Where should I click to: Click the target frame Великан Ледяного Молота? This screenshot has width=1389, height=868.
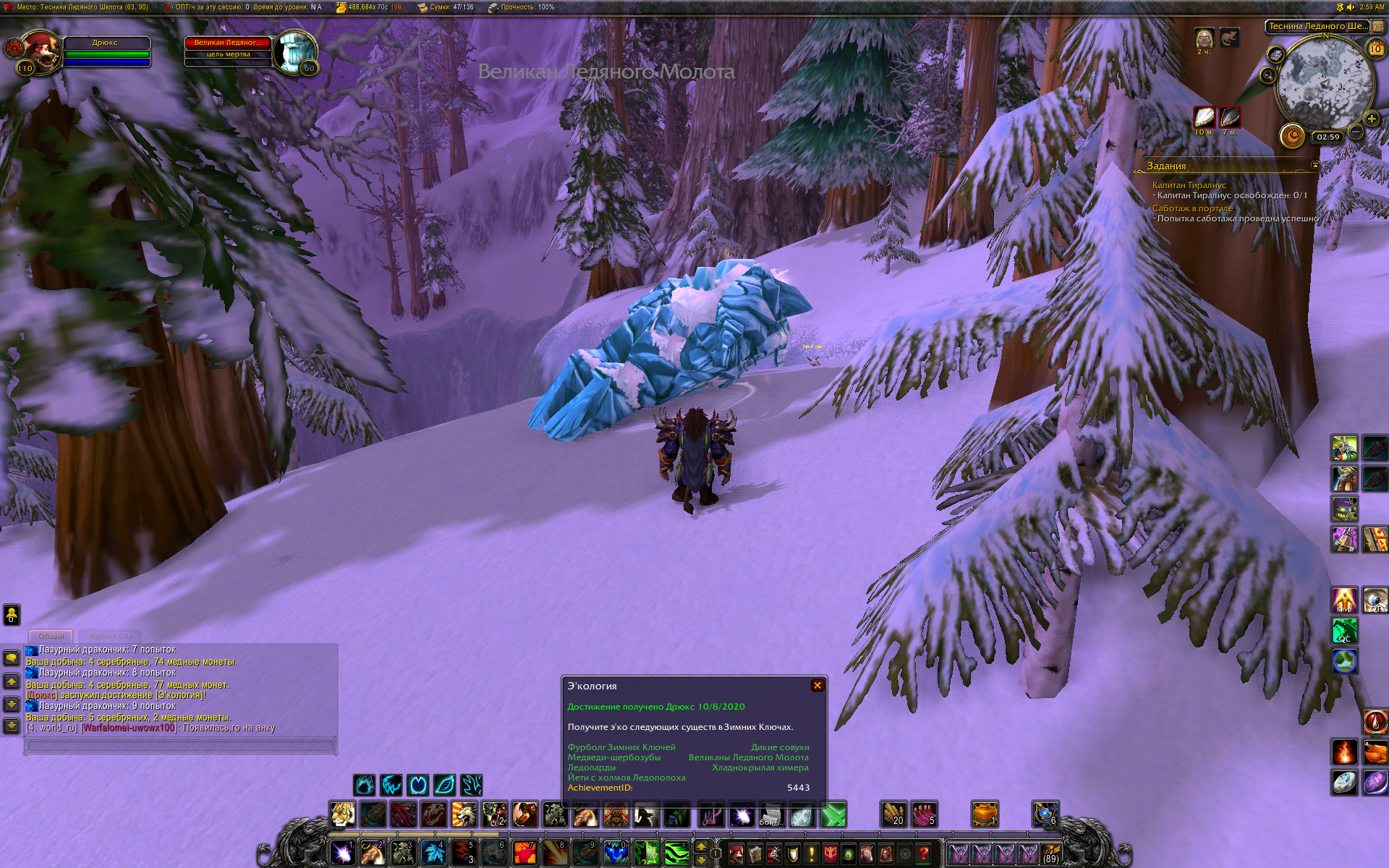pyautogui.click(x=228, y=43)
